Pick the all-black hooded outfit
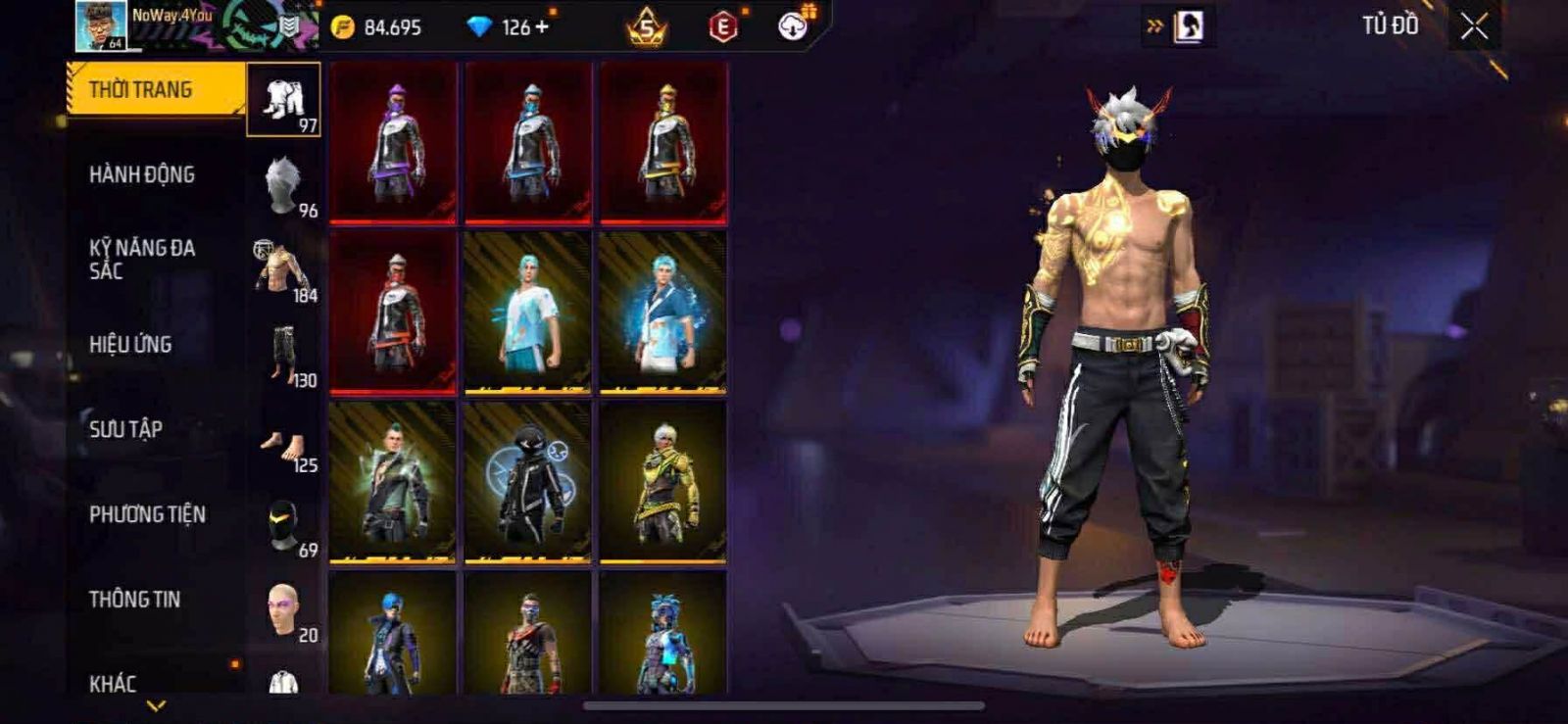Screen dimensions: 1568x724 point(527,482)
